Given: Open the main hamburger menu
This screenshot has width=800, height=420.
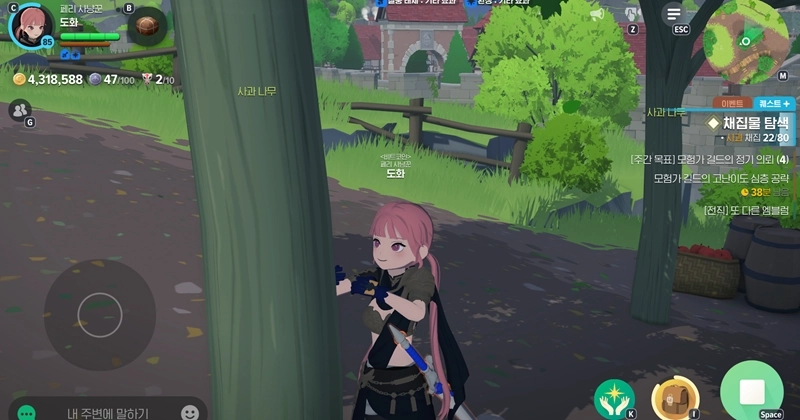Looking at the screenshot, I should click(x=674, y=13).
